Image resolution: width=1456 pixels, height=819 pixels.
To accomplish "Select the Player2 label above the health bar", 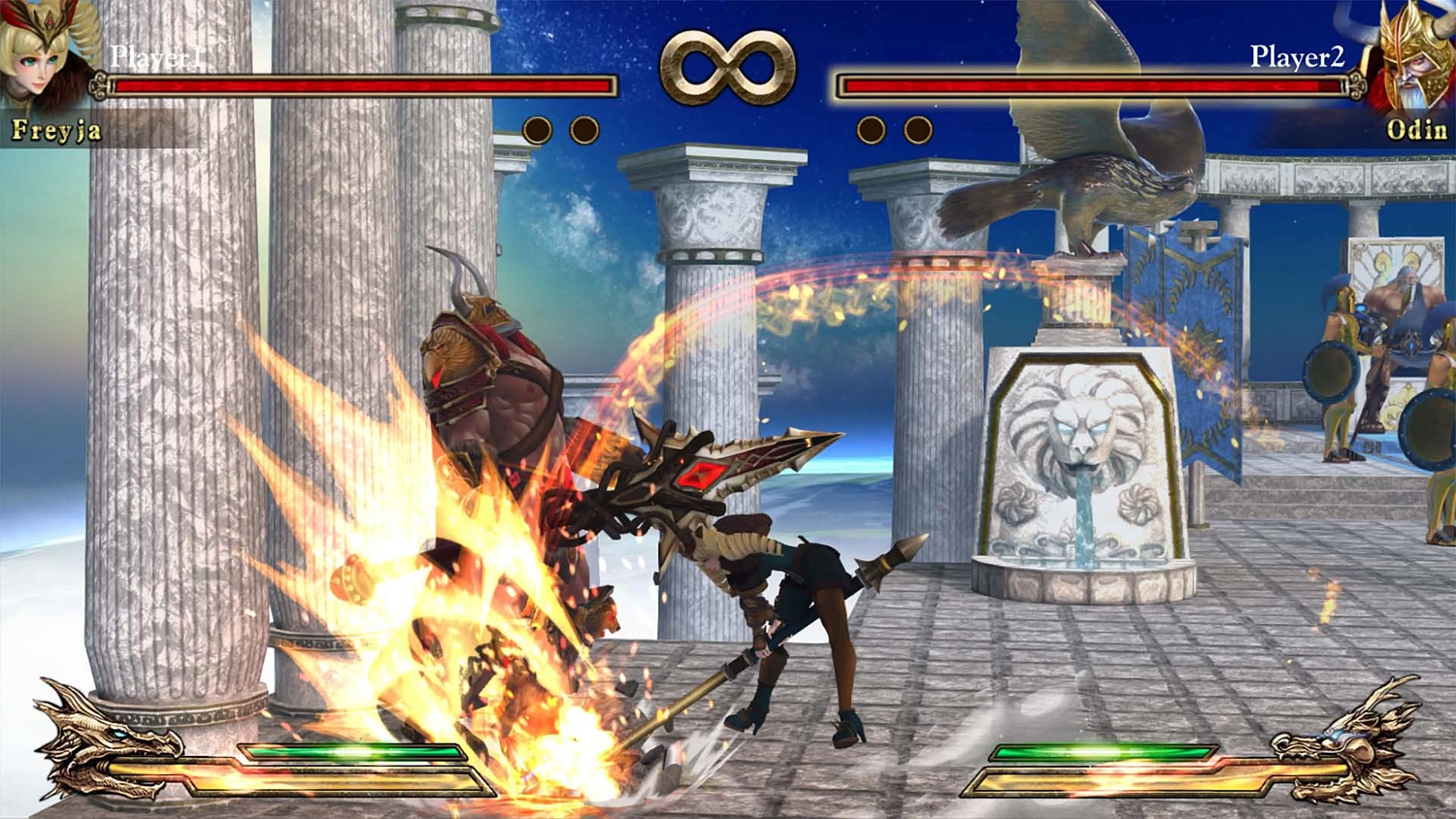I will pos(1296,55).
